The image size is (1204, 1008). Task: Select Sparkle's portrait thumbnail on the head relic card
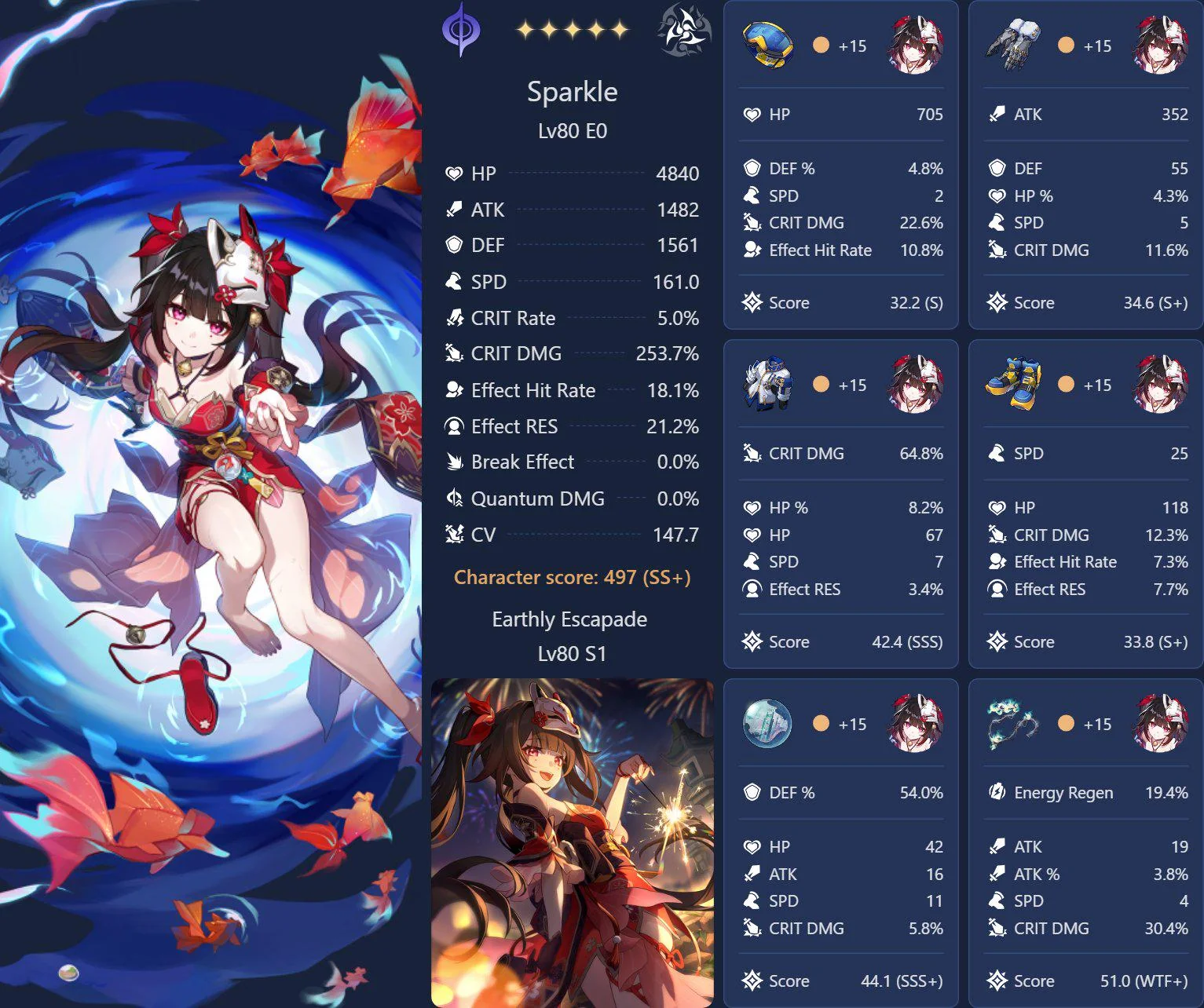click(913, 45)
